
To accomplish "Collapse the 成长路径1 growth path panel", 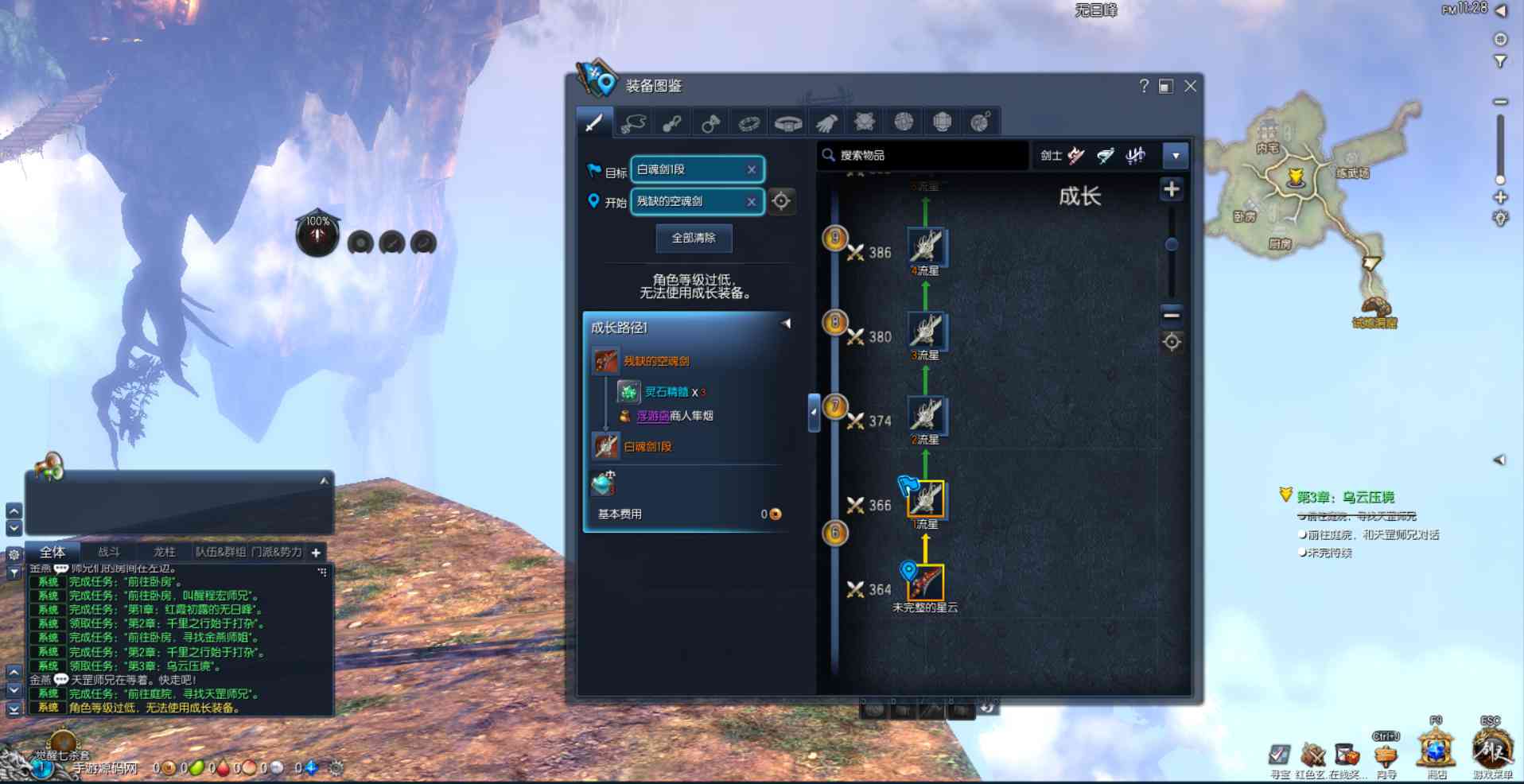I will click(x=786, y=324).
